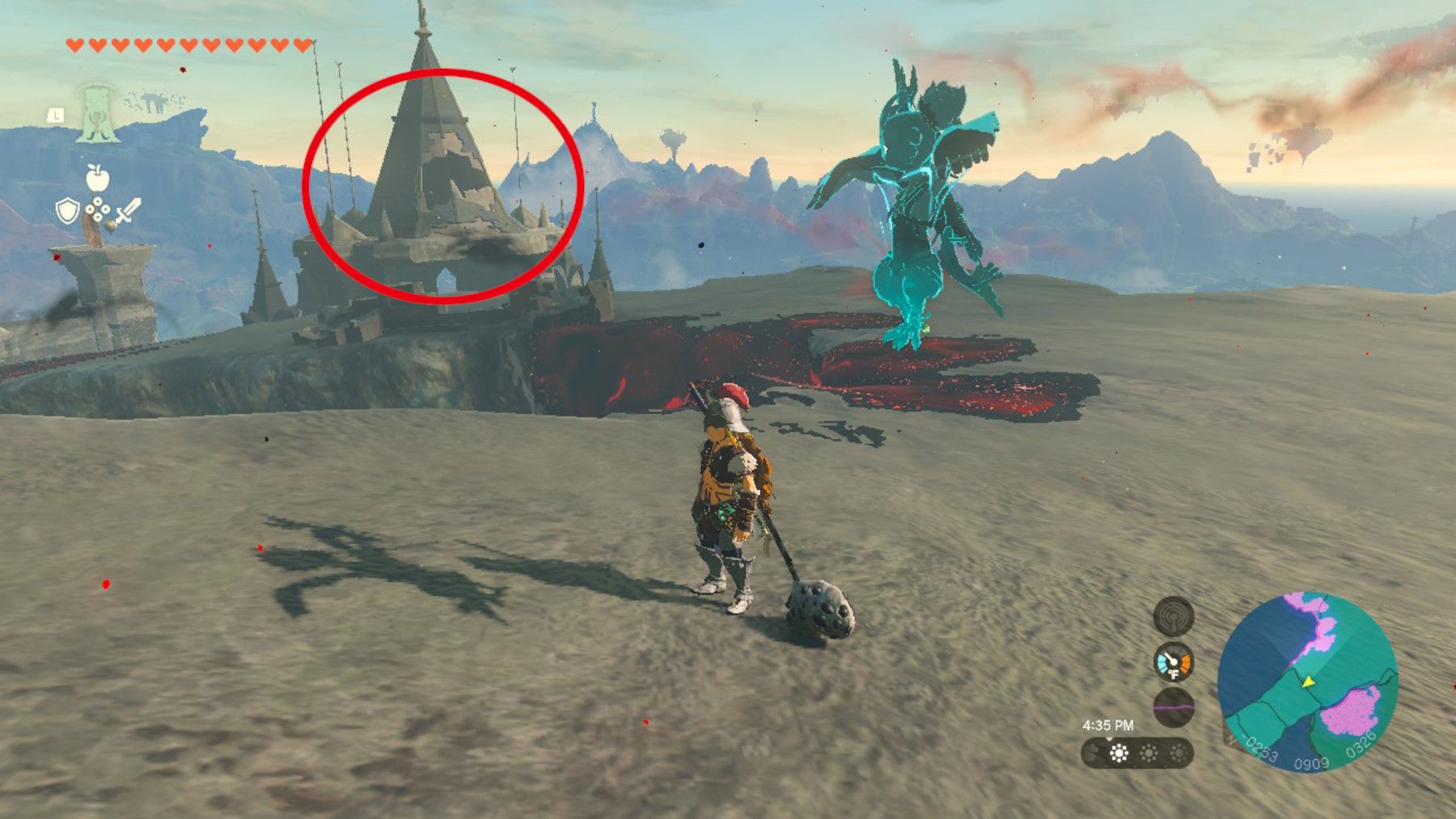Viewport: 1456px width, 819px height.
Task: Select the equipped shield icon
Action: [68, 210]
